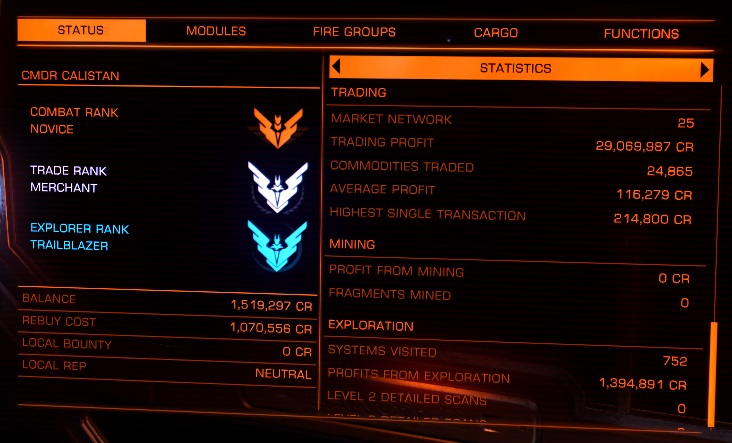
Task: Go to the Functions tab
Action: pos(641,33)
